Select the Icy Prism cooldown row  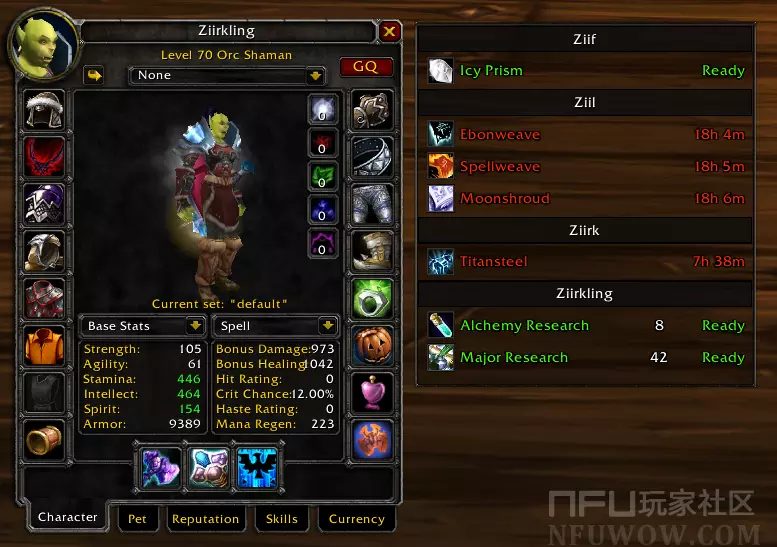coord(585,71)
